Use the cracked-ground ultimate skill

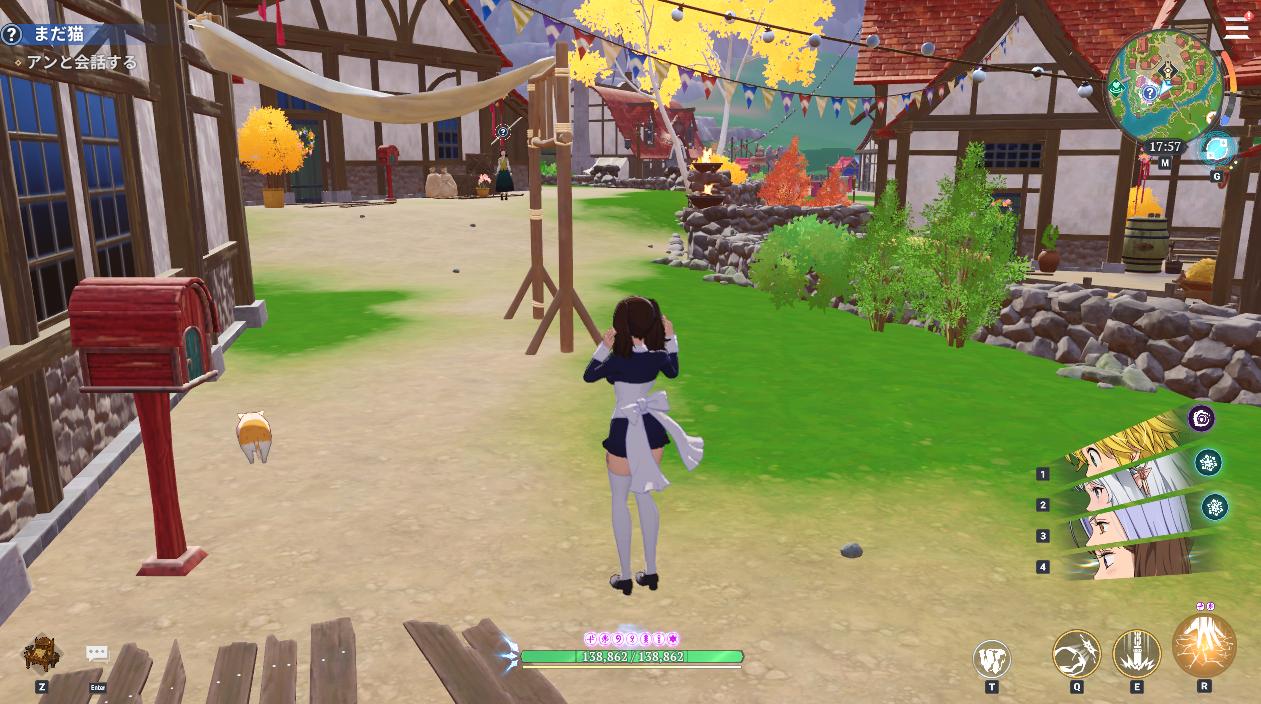click(1204, 645)
